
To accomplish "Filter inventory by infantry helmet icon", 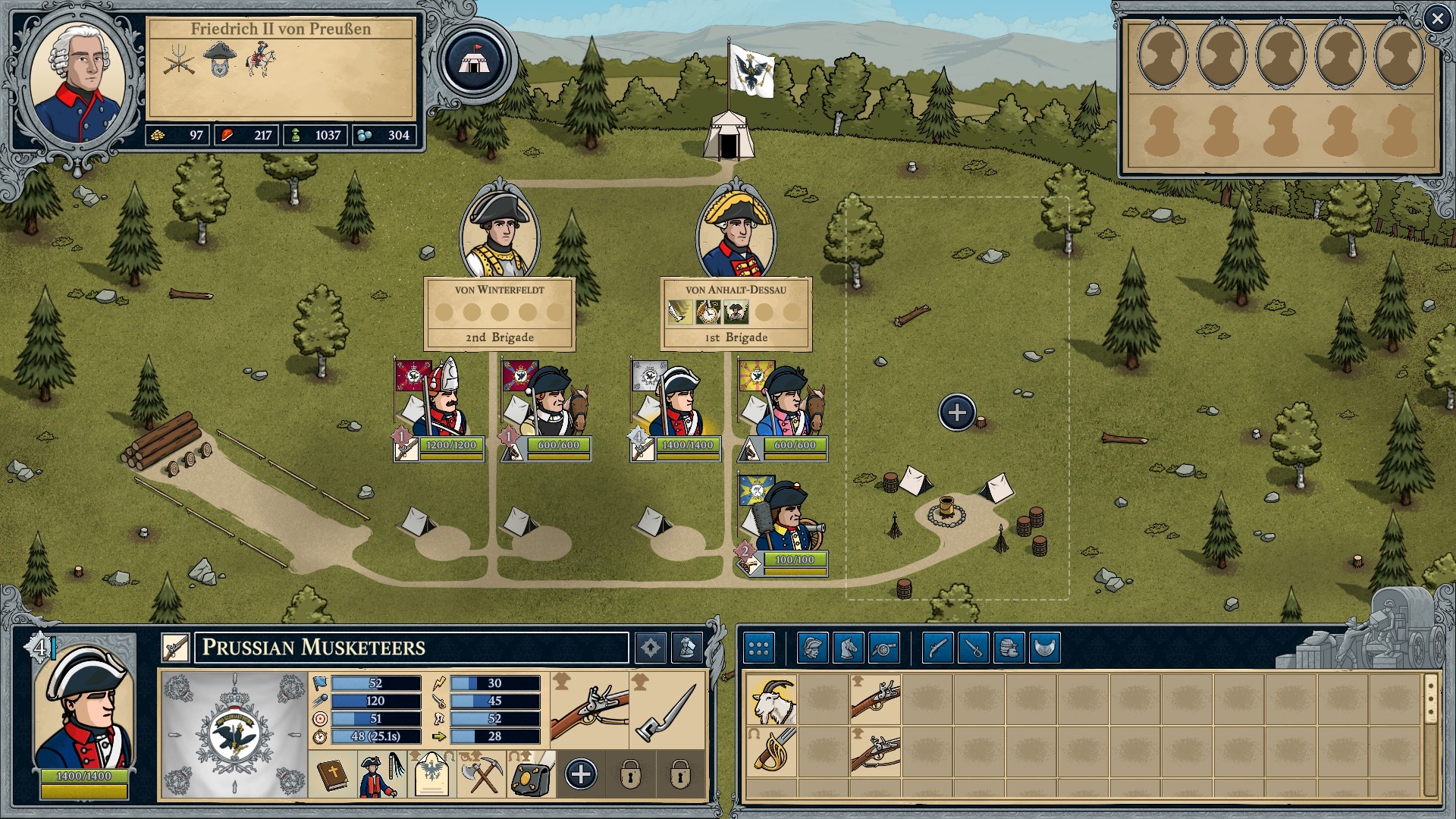I will 812,648.
